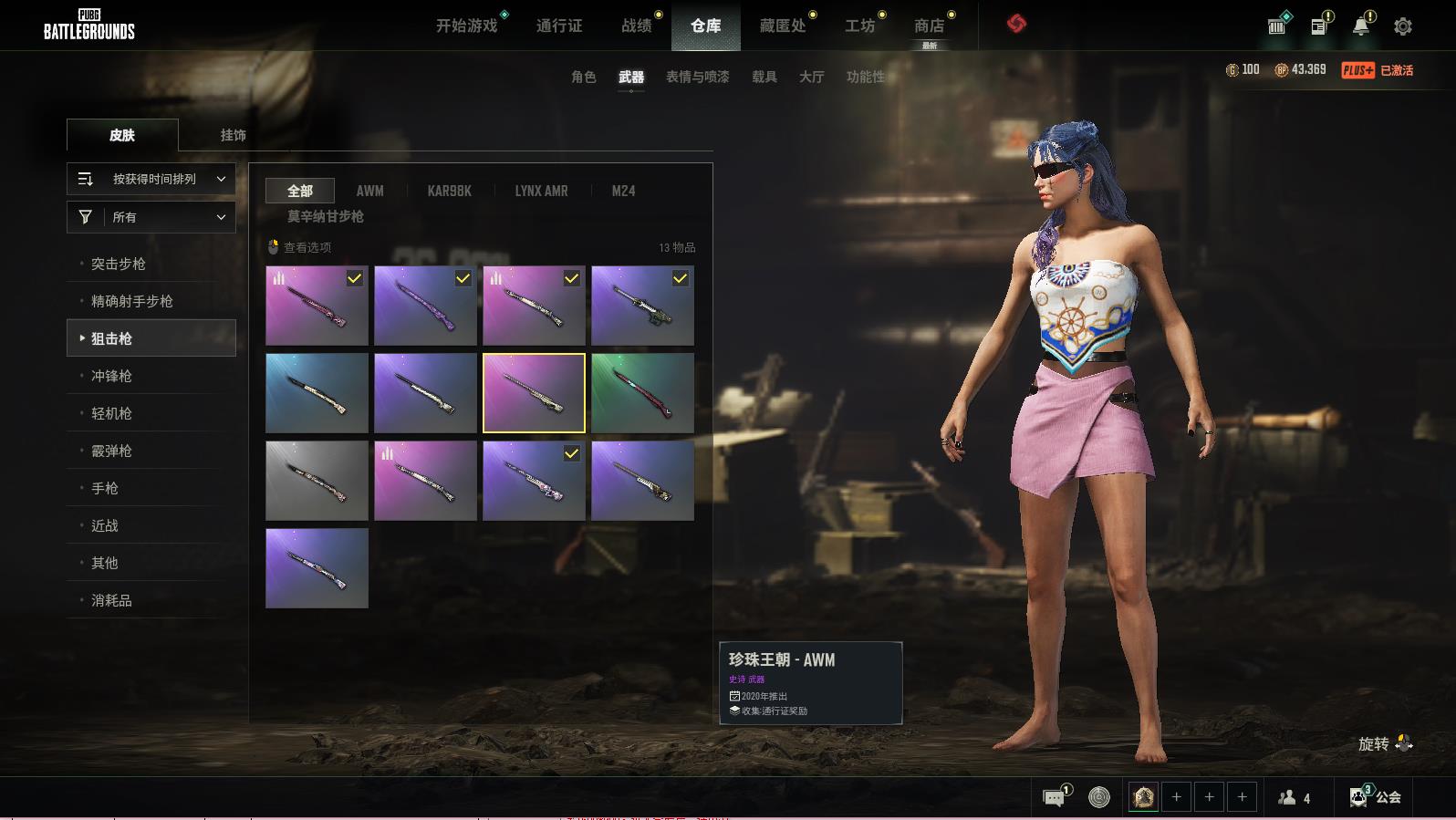Select the 冲锋枪 weapon category
1456x820 pixels.
[111, 376]
